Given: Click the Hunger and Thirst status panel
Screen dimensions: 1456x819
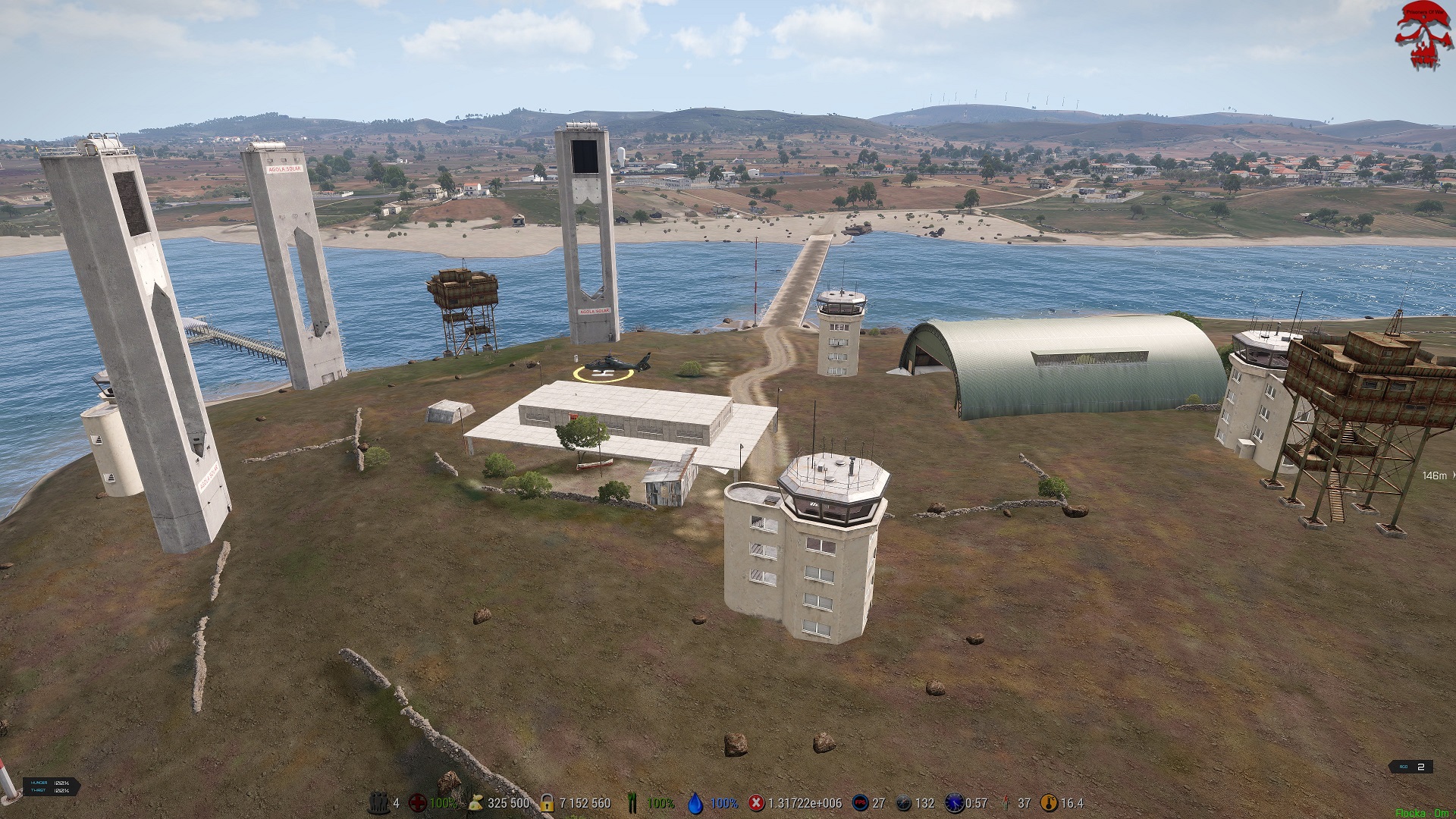Looking at the screenshot, I should pyautogui.click(x=51, y=786).
